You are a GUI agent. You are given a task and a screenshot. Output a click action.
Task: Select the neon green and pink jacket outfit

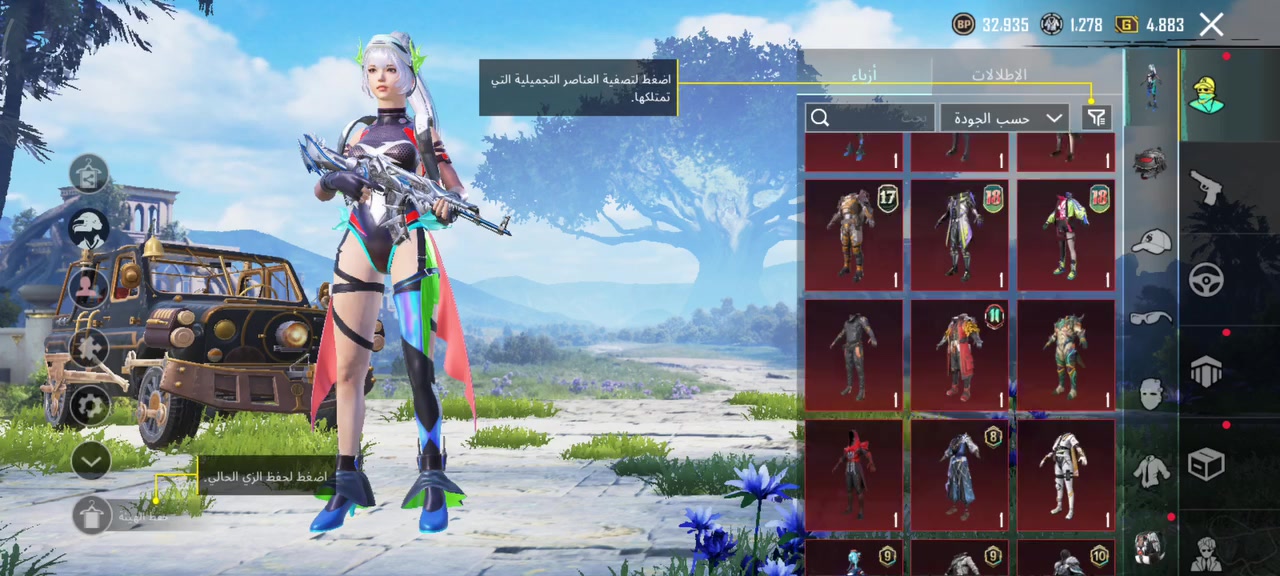click(x=1066, y=235)
